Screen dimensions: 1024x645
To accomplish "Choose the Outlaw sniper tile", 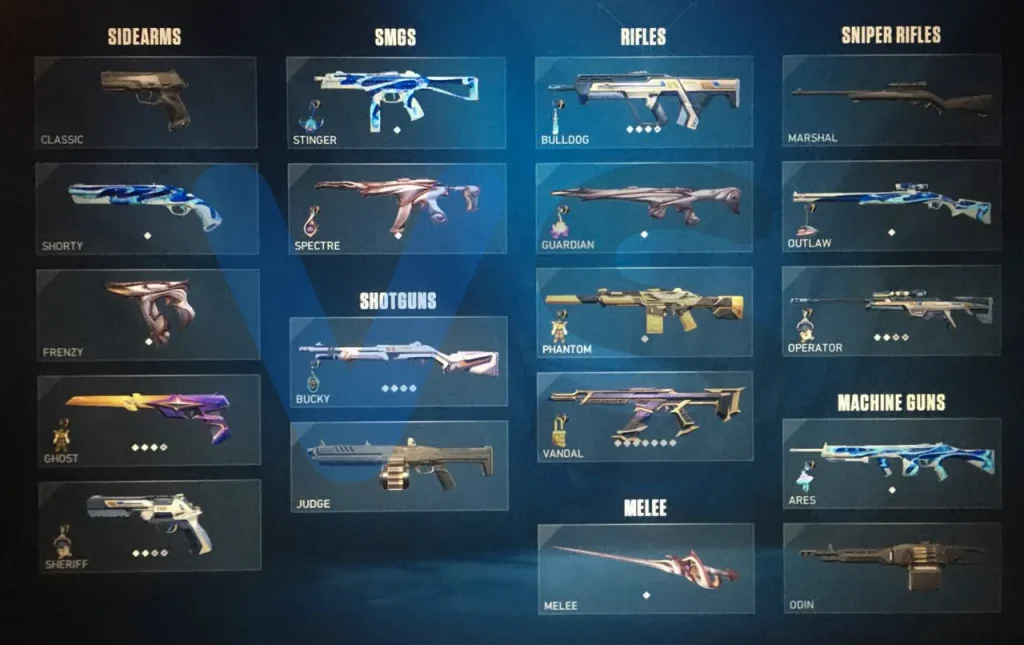I will pyautogui.click(x=891, y=205).
